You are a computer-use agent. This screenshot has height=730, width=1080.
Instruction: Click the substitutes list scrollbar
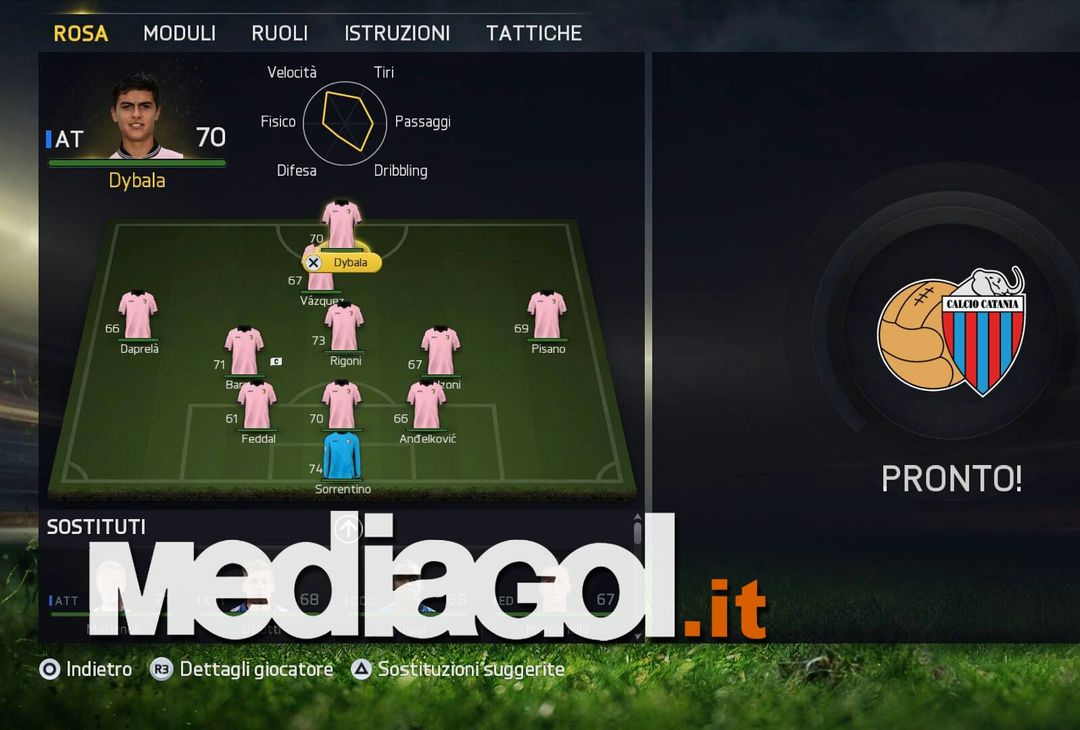click(x=637, y=532)
